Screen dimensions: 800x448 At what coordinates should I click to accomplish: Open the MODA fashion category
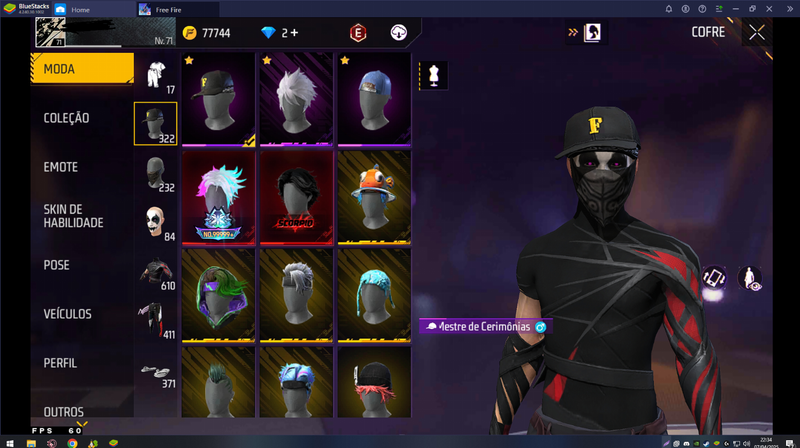pos(80,69)
